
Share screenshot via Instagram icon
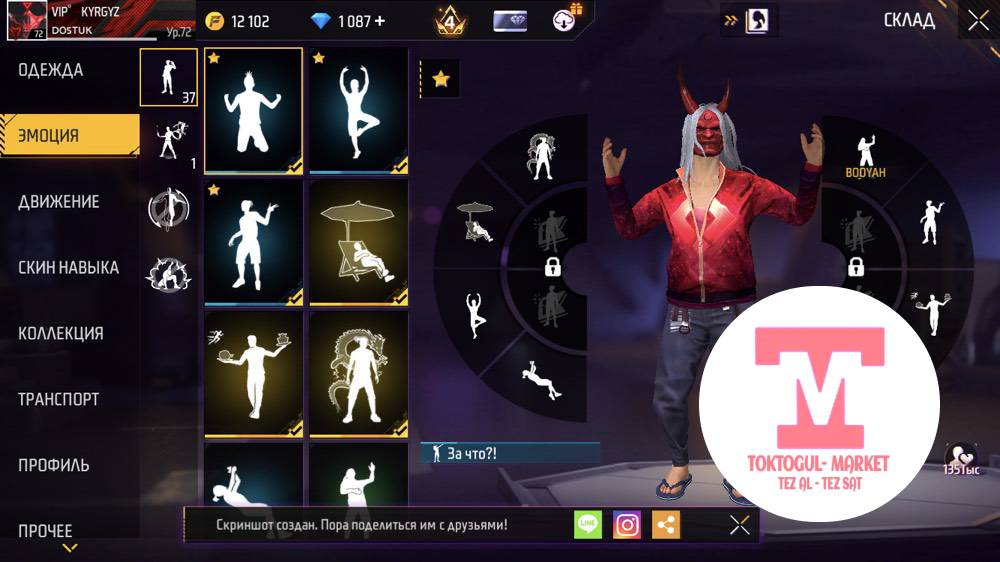627,525
